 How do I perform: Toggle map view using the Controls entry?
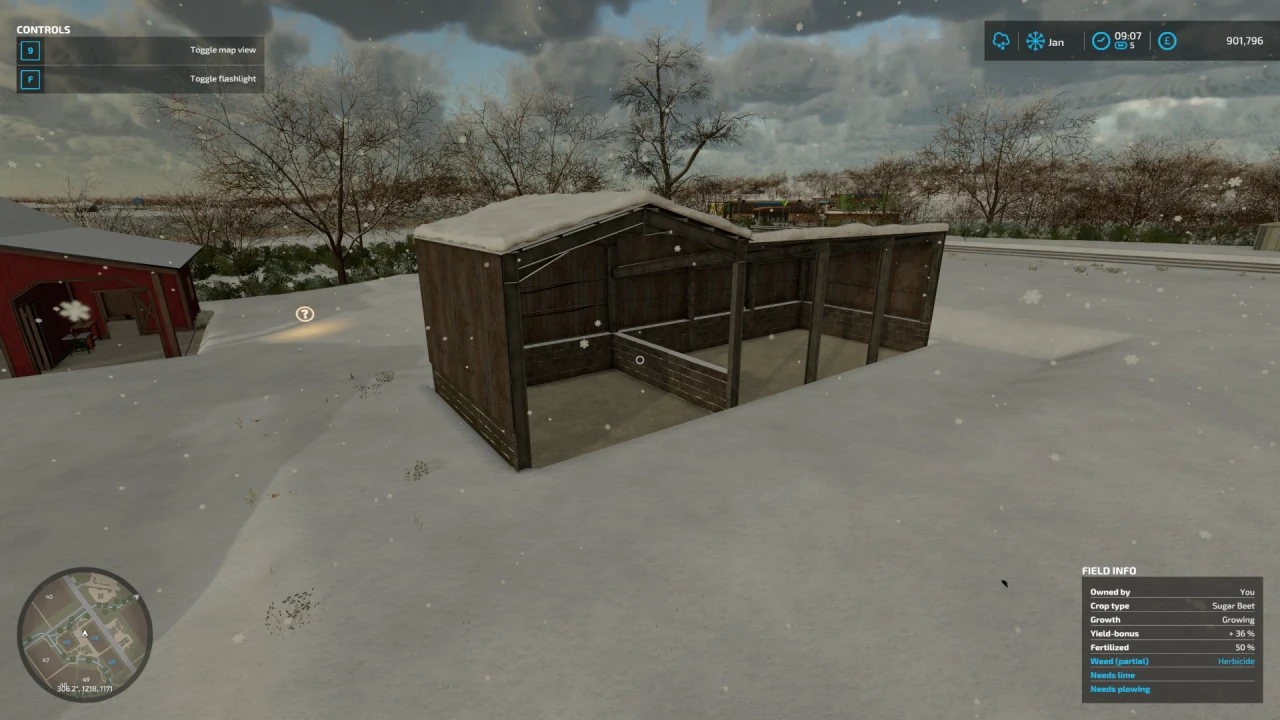click(223, 49)
